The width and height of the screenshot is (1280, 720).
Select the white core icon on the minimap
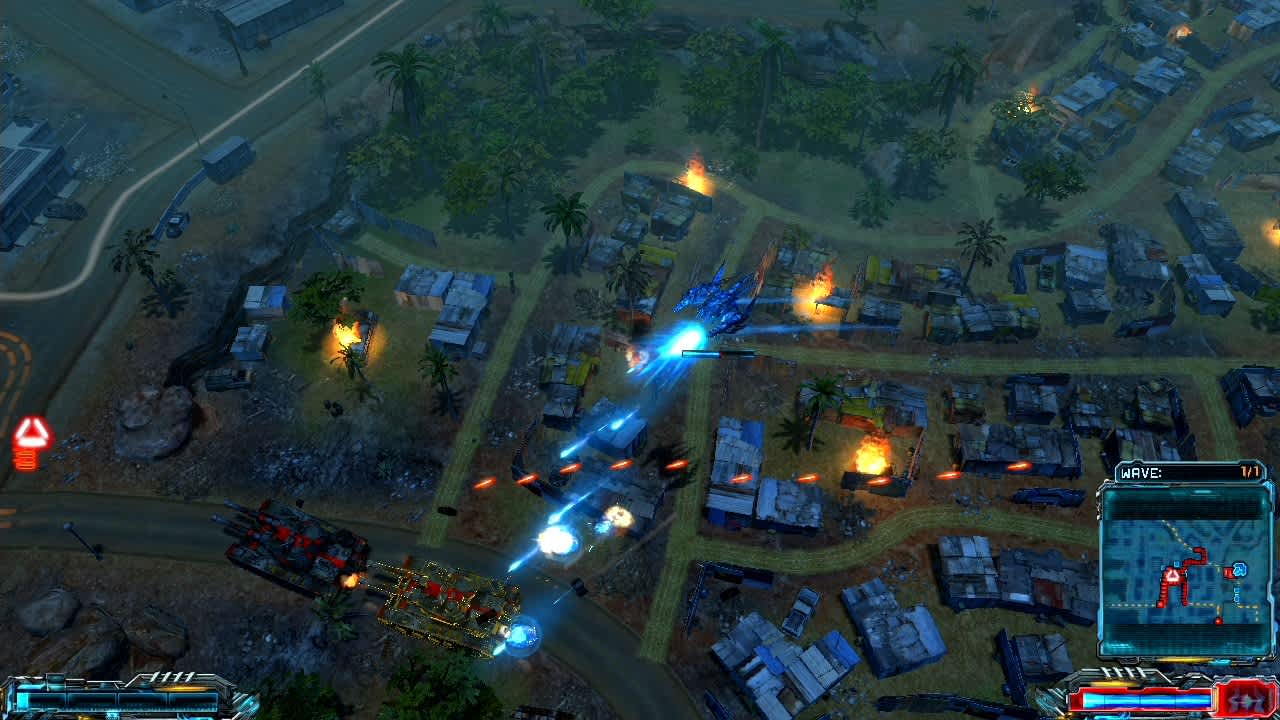click(x=1172, y=574)
